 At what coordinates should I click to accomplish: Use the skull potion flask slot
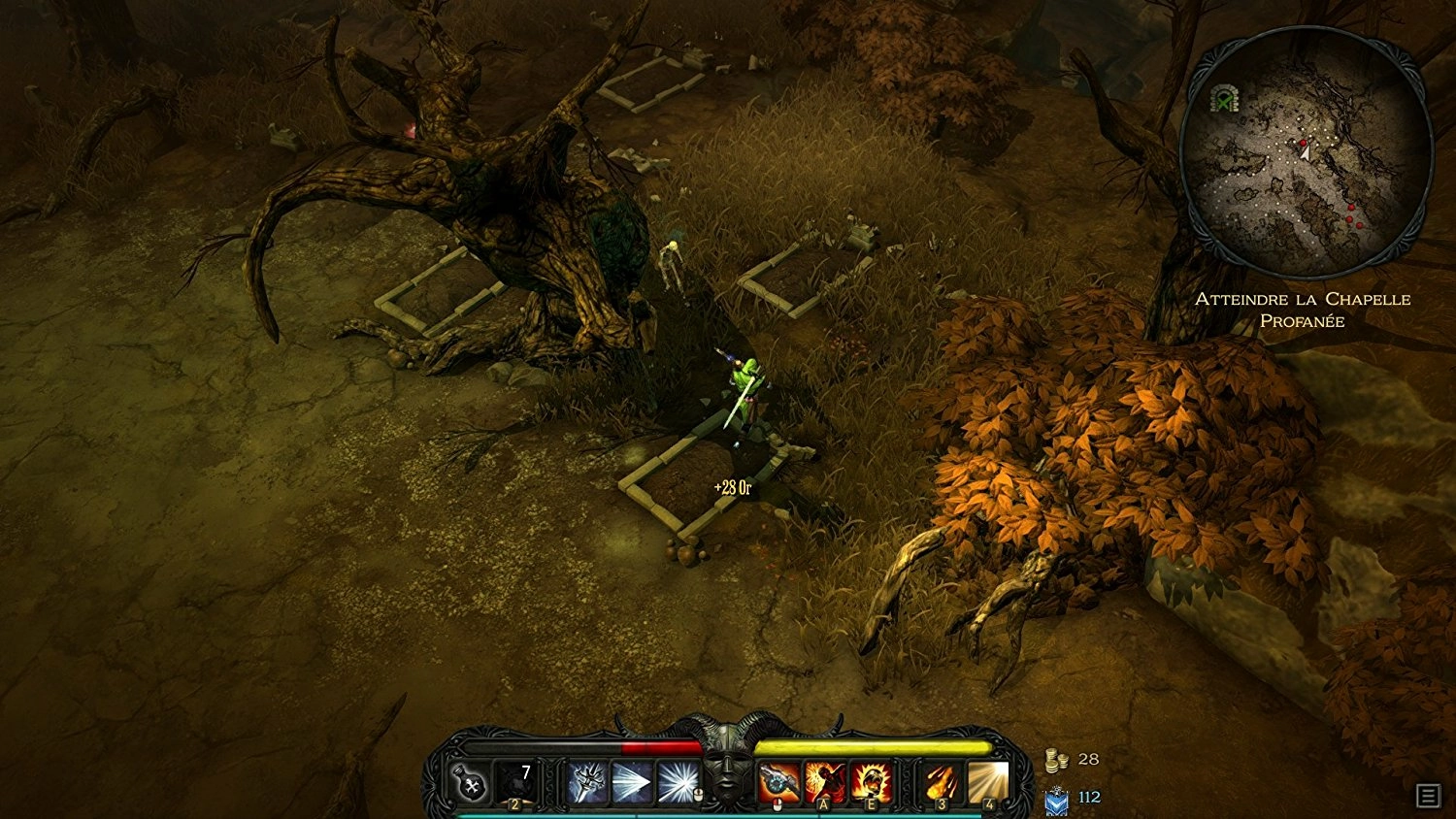471,782
